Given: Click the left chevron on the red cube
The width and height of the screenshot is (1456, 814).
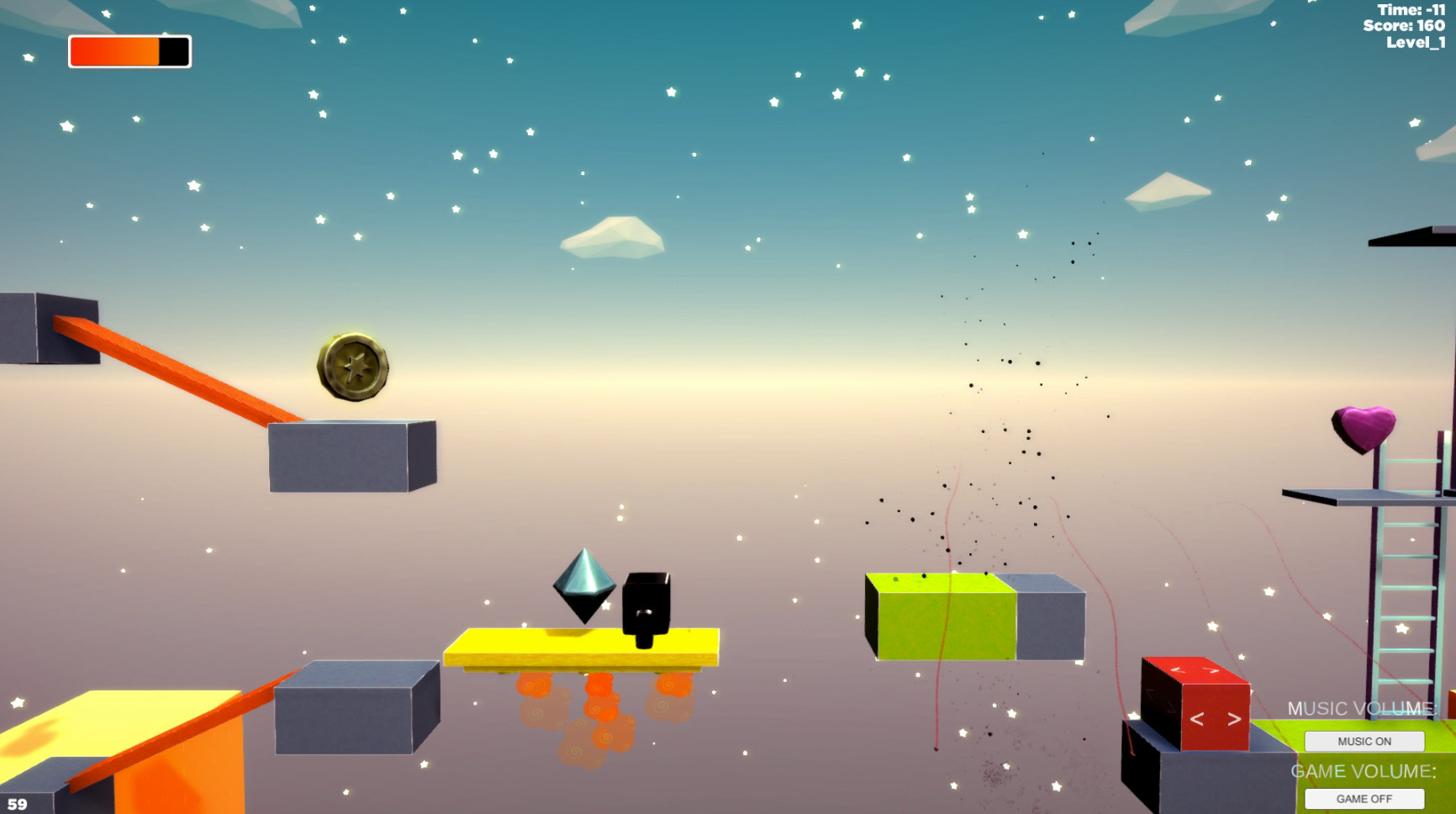Looking at the screenshot, I should click(1197, 719).
